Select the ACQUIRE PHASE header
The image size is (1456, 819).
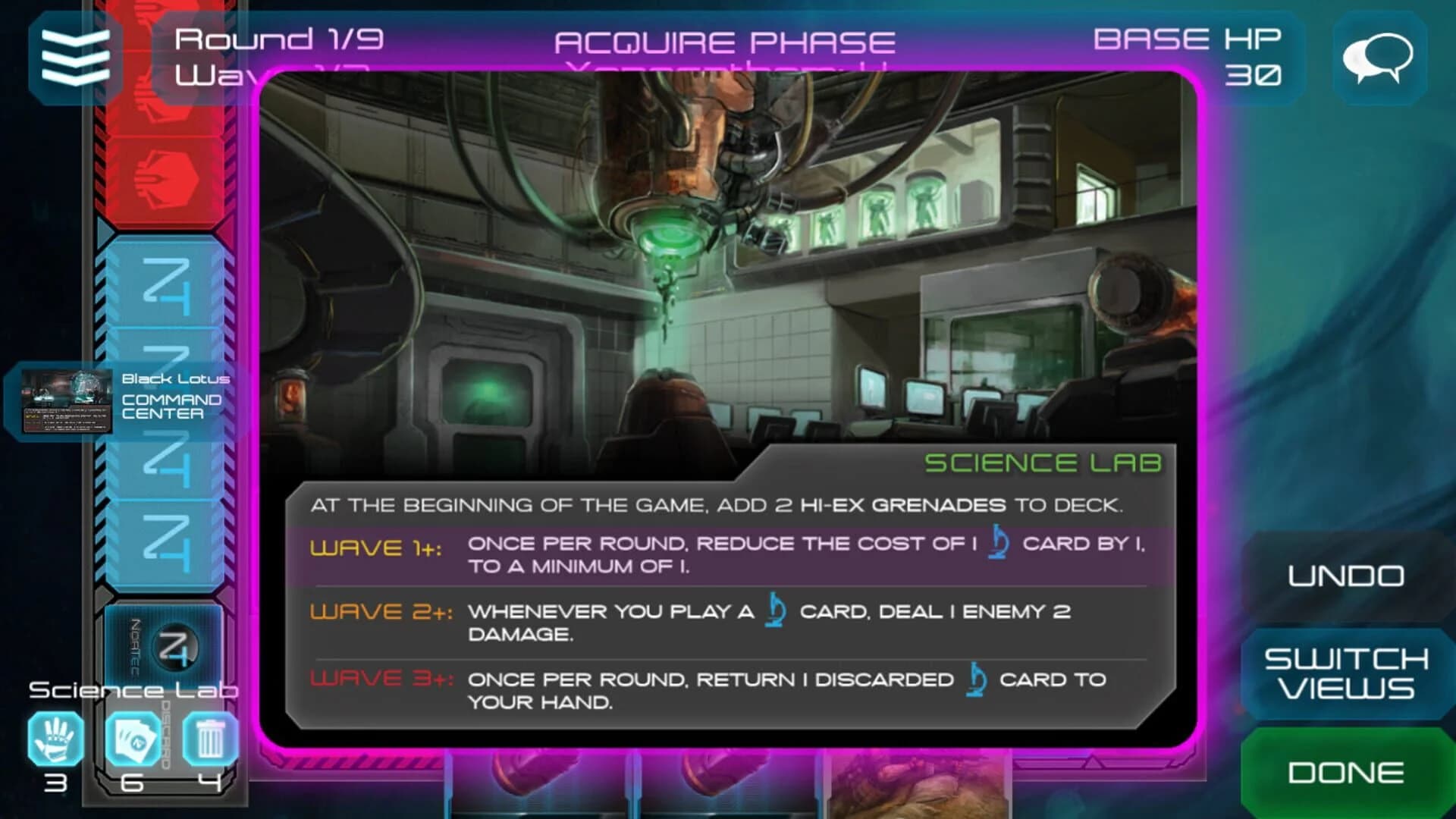[725, 42]
